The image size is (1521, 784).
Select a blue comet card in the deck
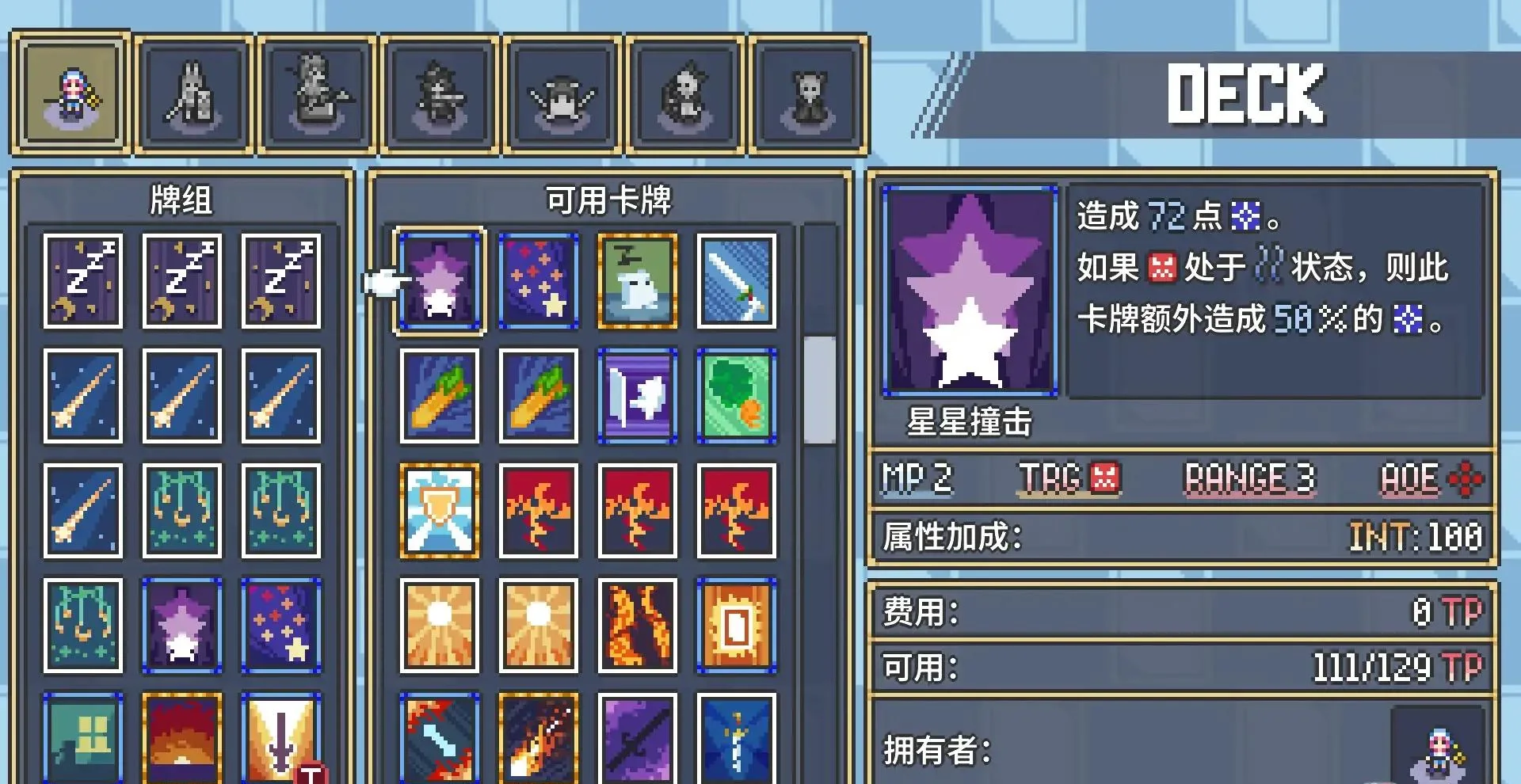click(x=82, y=396)
